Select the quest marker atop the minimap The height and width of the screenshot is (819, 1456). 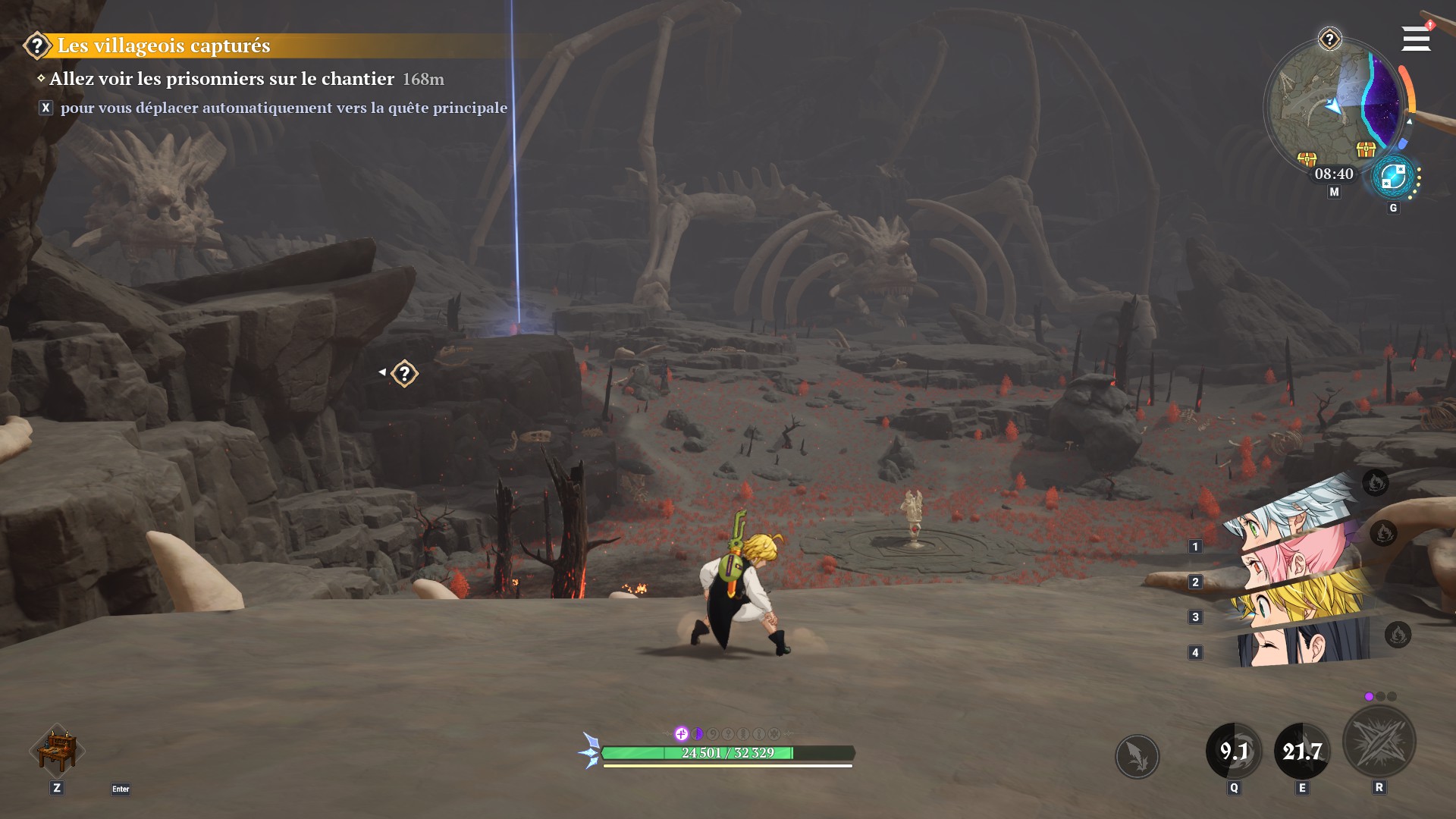click(1329, 39)
